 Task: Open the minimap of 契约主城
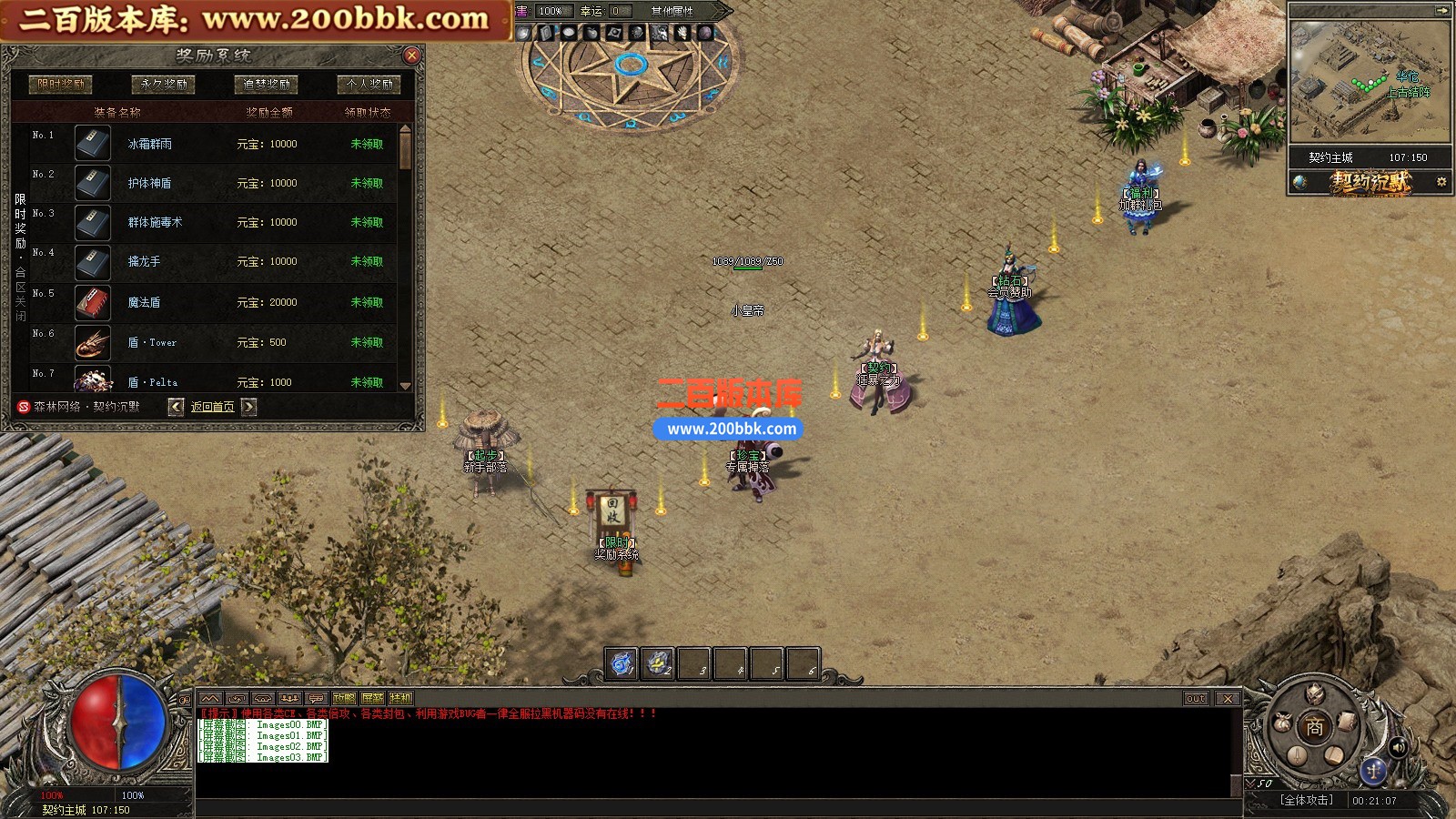click(1370, 82)
